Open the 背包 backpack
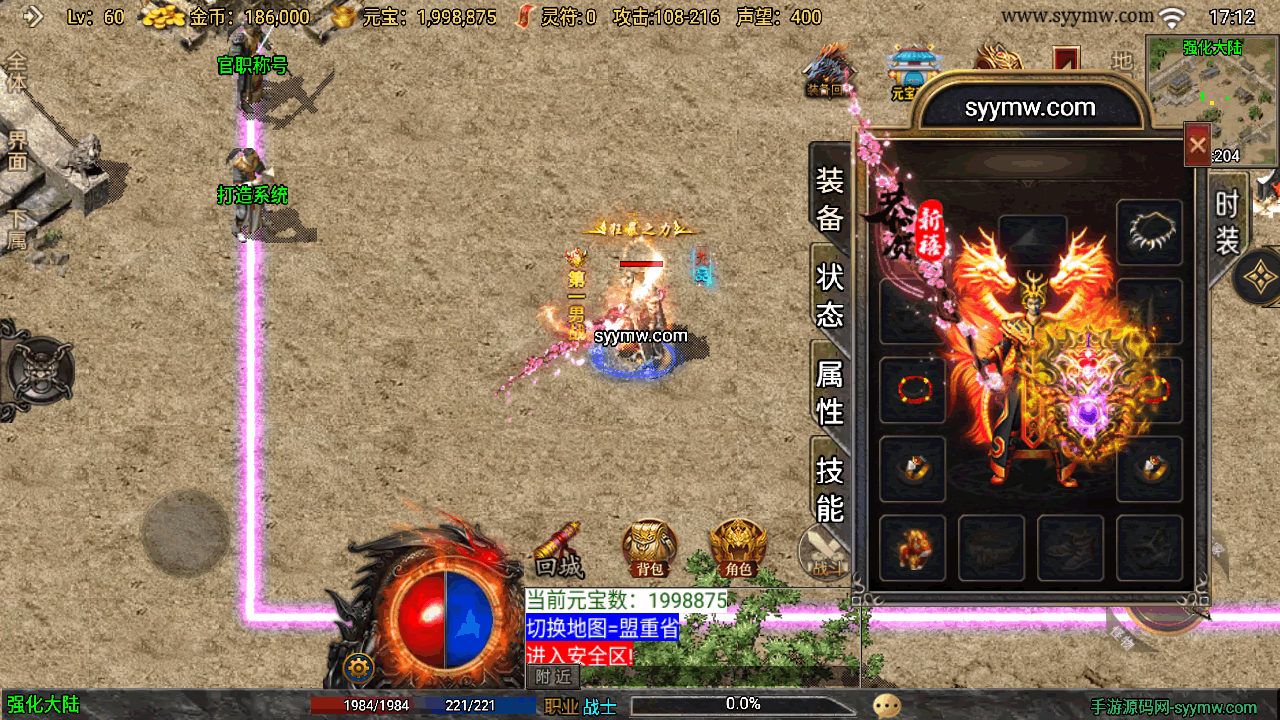Screen dimensions: 1280x720 coord(650,548)
